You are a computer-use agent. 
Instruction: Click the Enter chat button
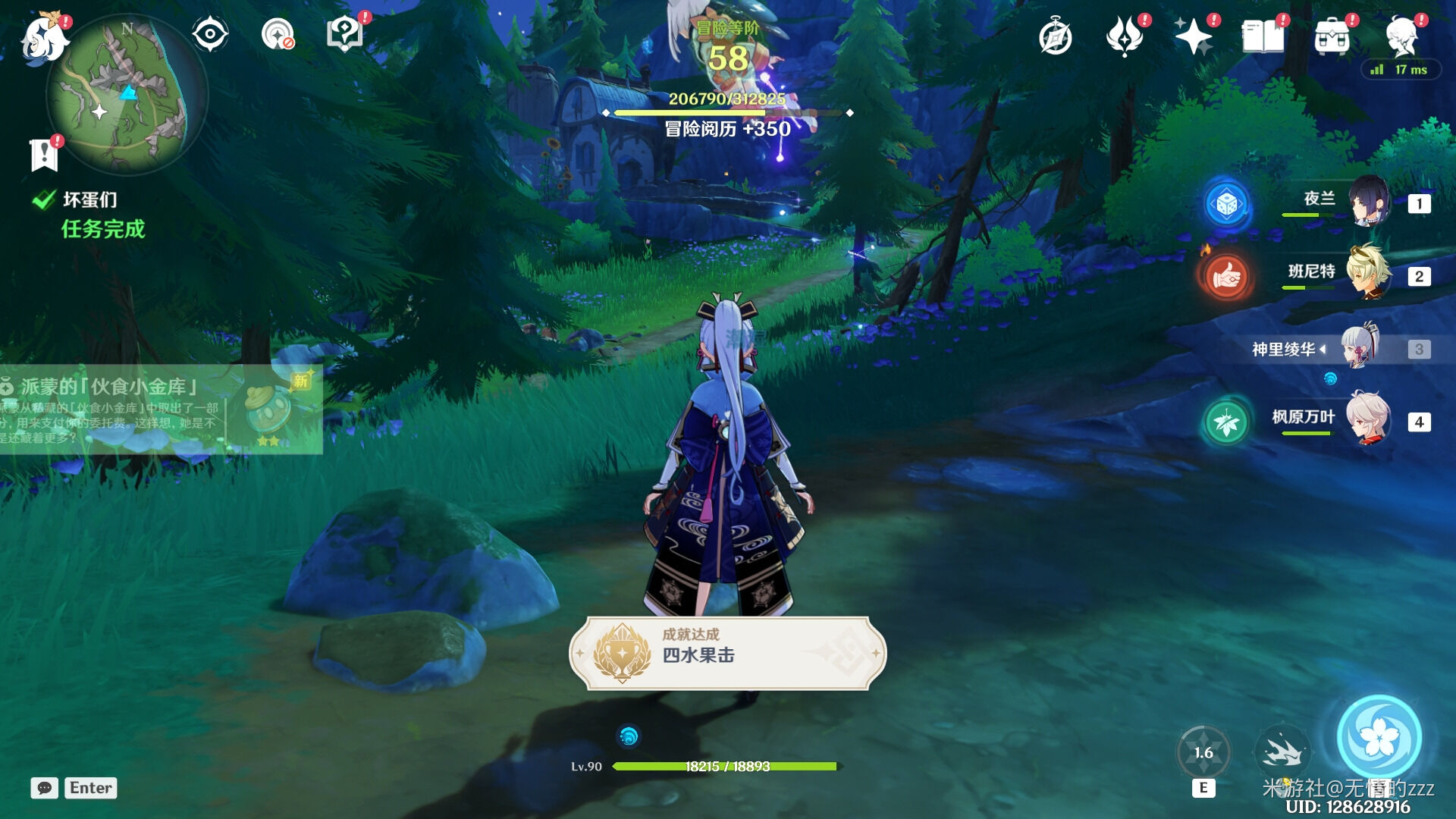(x=90, y=788)
